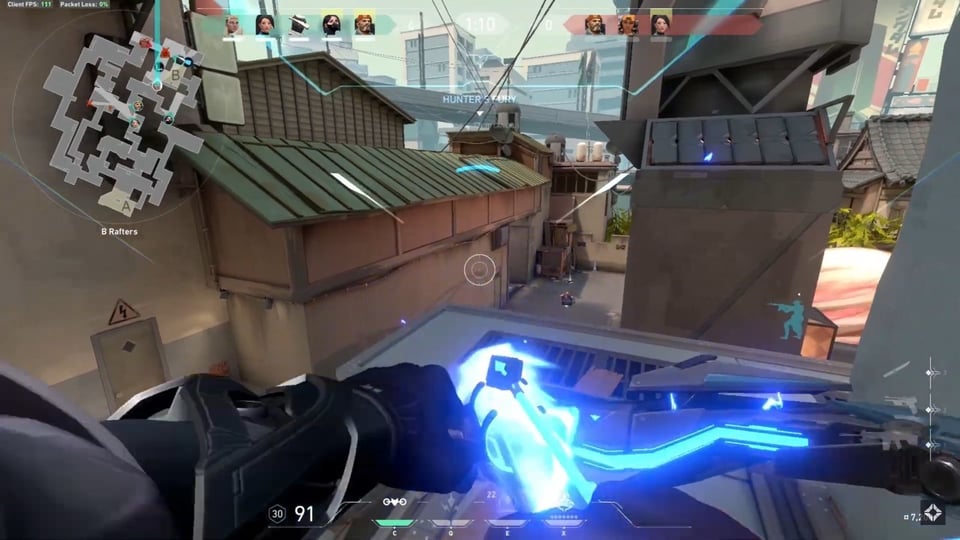Activate the ability slot labeled E
Viewport: 960px width, 540px height.
tap(506, 522)
